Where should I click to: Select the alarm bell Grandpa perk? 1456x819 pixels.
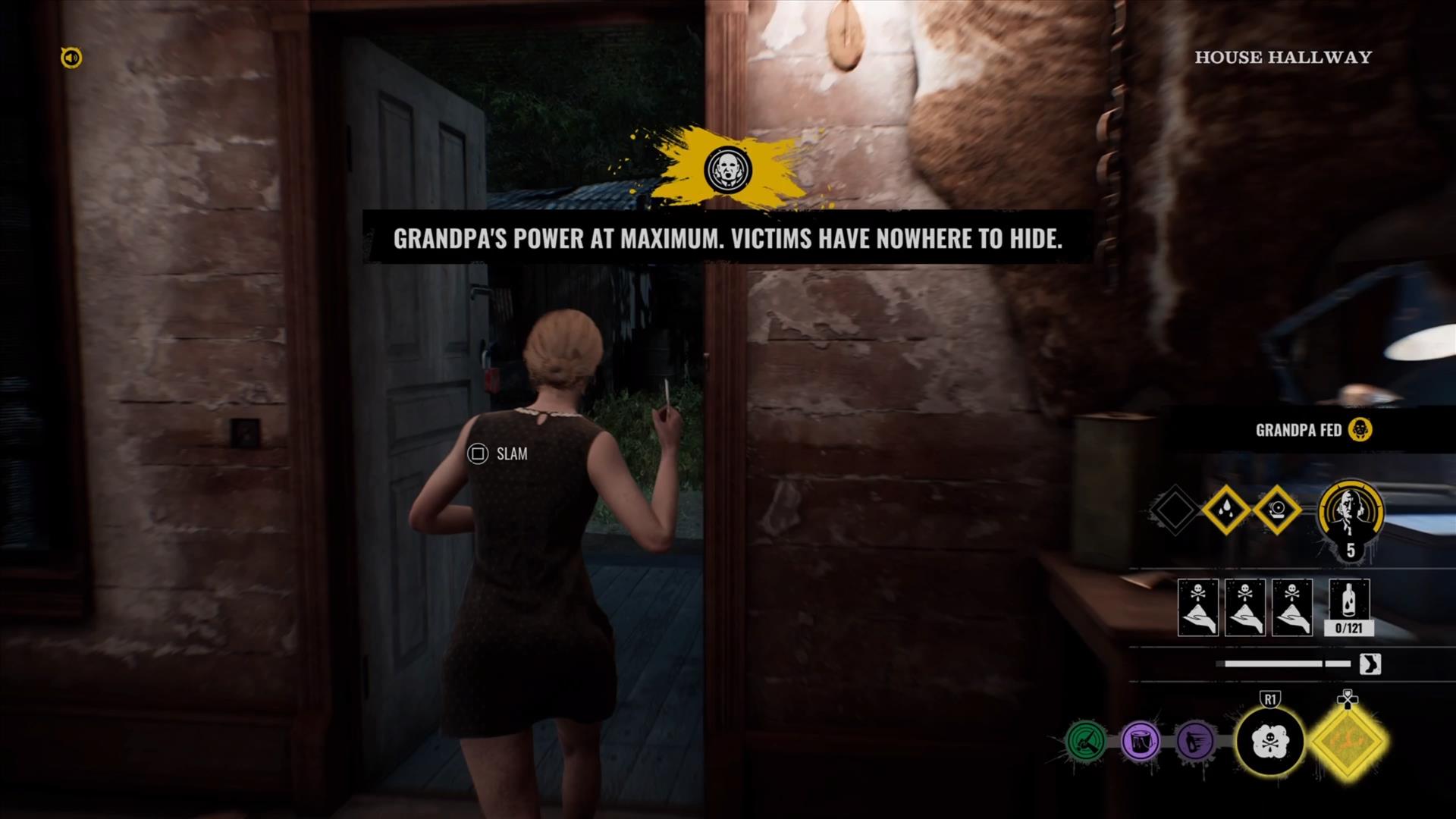point(1277,510)
